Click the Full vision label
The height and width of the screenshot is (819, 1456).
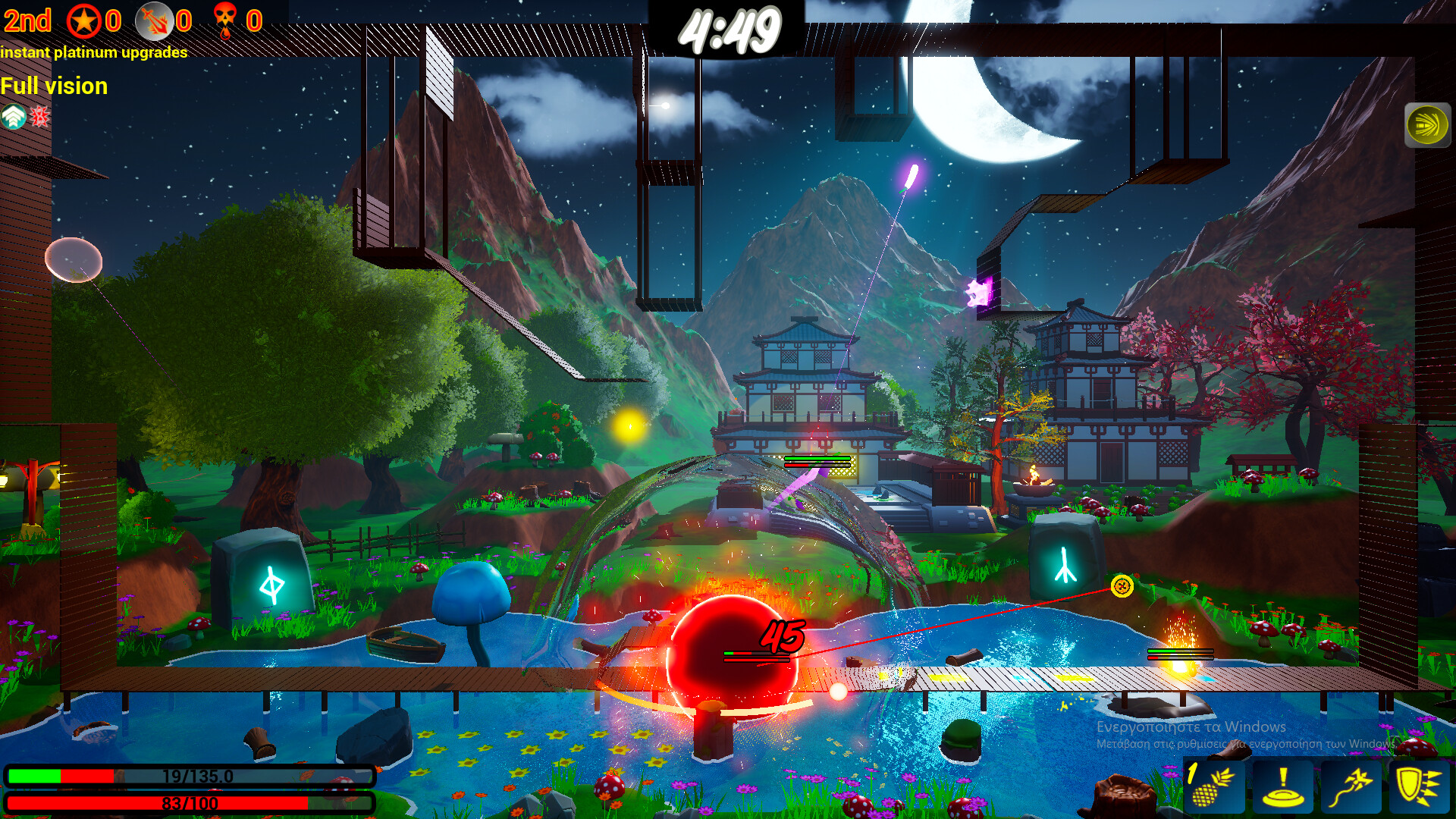54,86
